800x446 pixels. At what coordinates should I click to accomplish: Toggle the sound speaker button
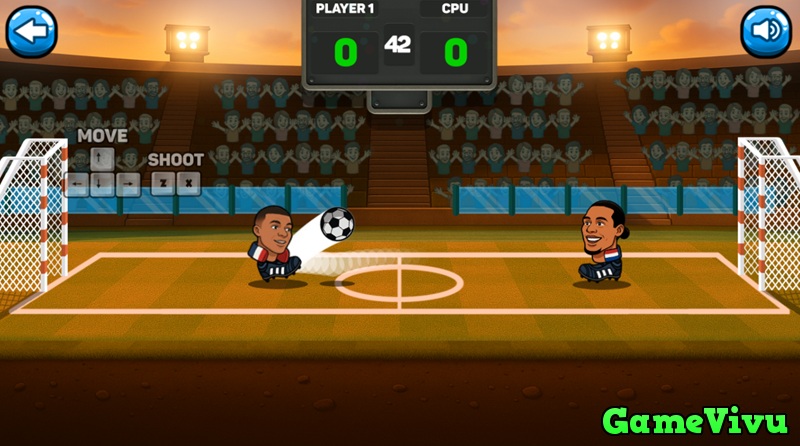765,31
